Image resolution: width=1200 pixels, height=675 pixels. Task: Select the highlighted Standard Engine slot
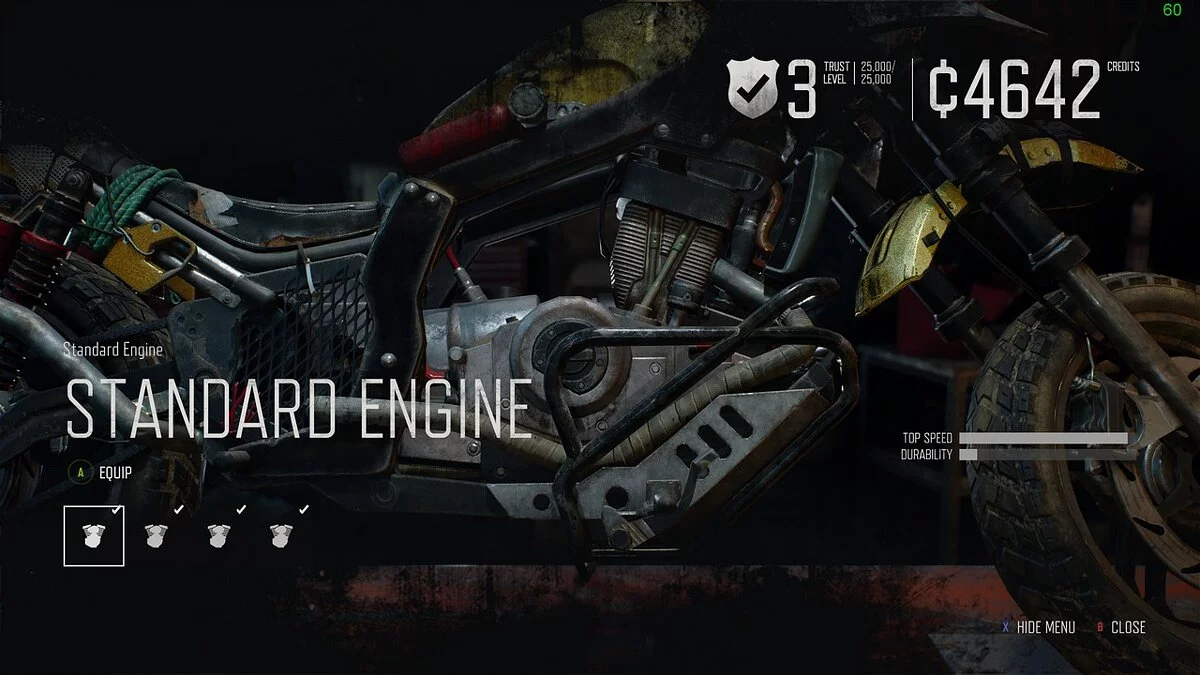click(x=94, y=536)
